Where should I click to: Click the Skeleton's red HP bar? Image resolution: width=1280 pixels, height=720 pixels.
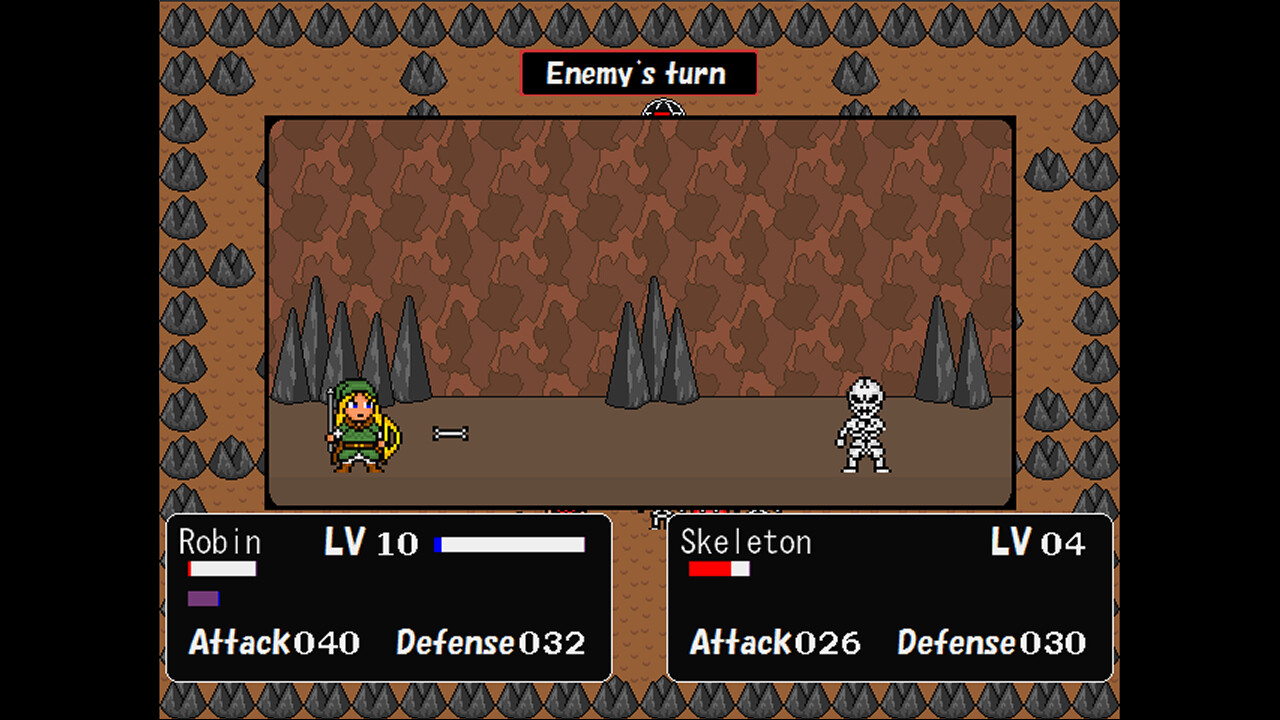[717, 569]
